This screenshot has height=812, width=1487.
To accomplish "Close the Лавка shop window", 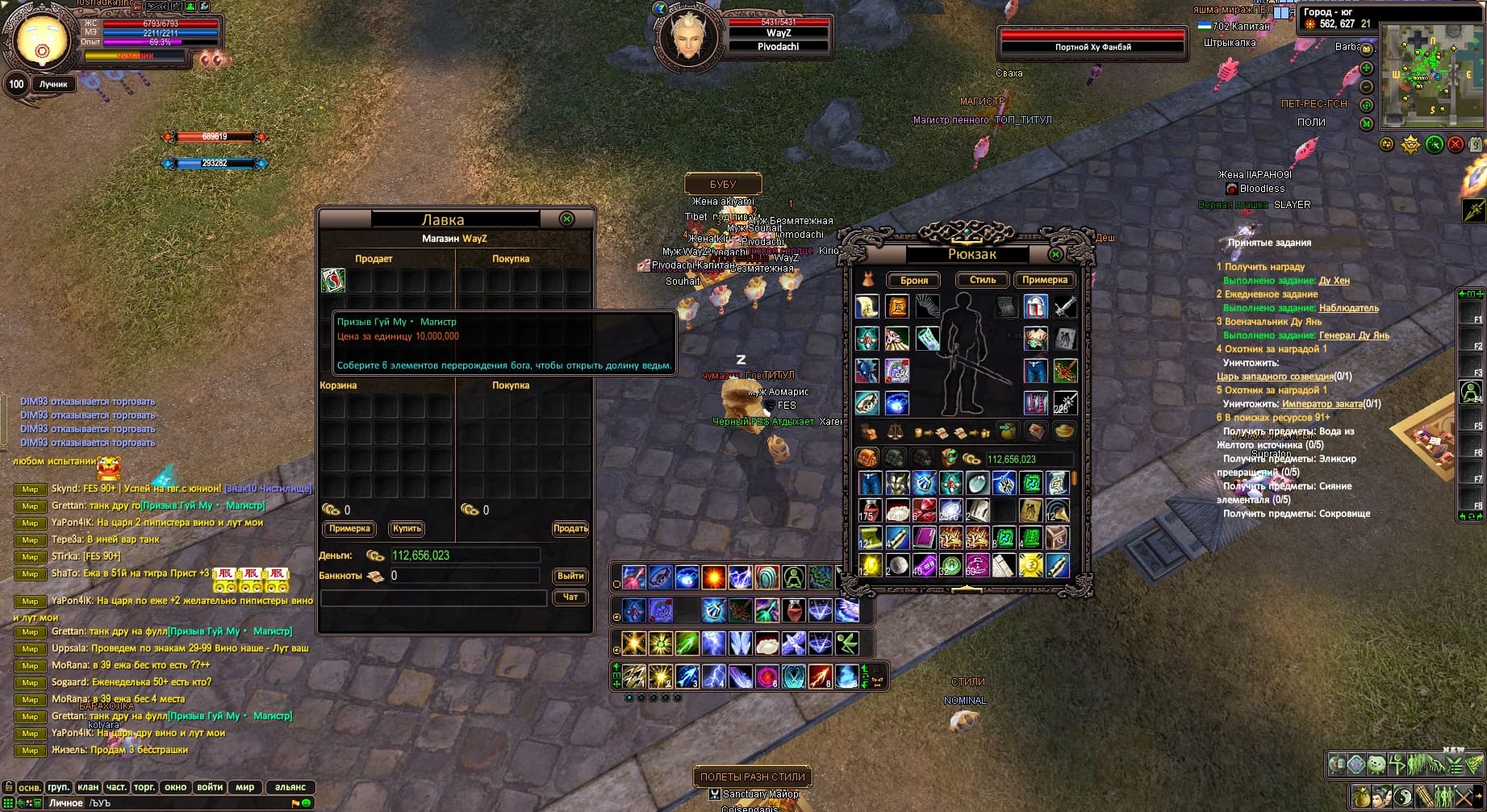I will point(567,219).
